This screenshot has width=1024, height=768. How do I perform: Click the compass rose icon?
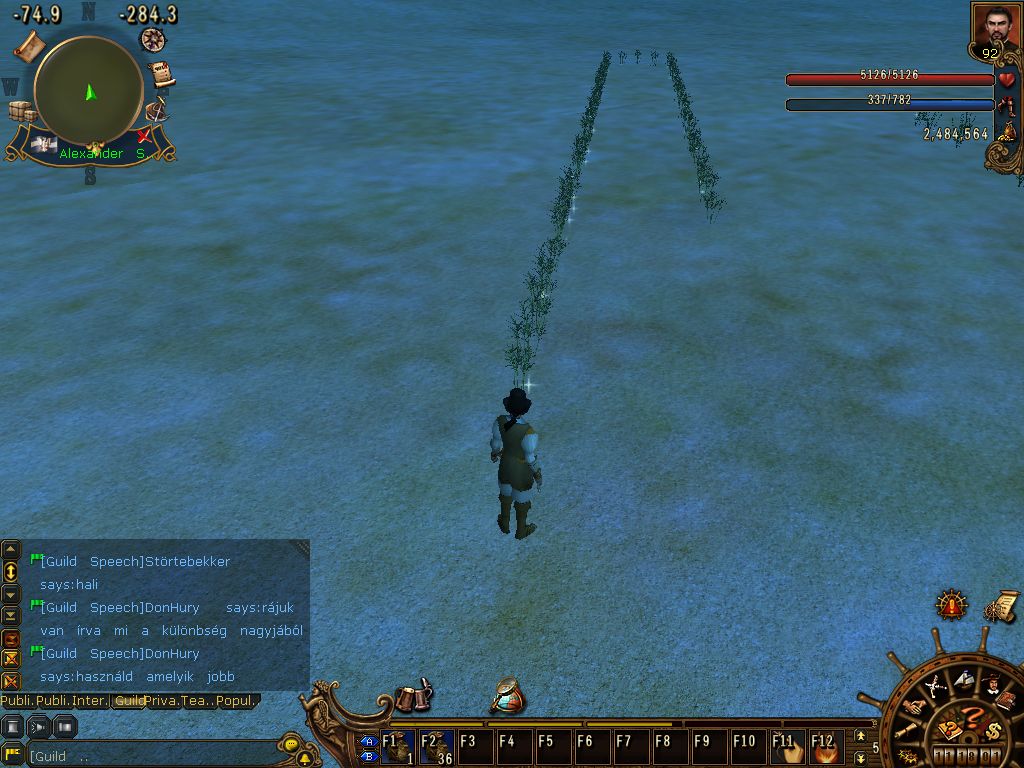153,39
